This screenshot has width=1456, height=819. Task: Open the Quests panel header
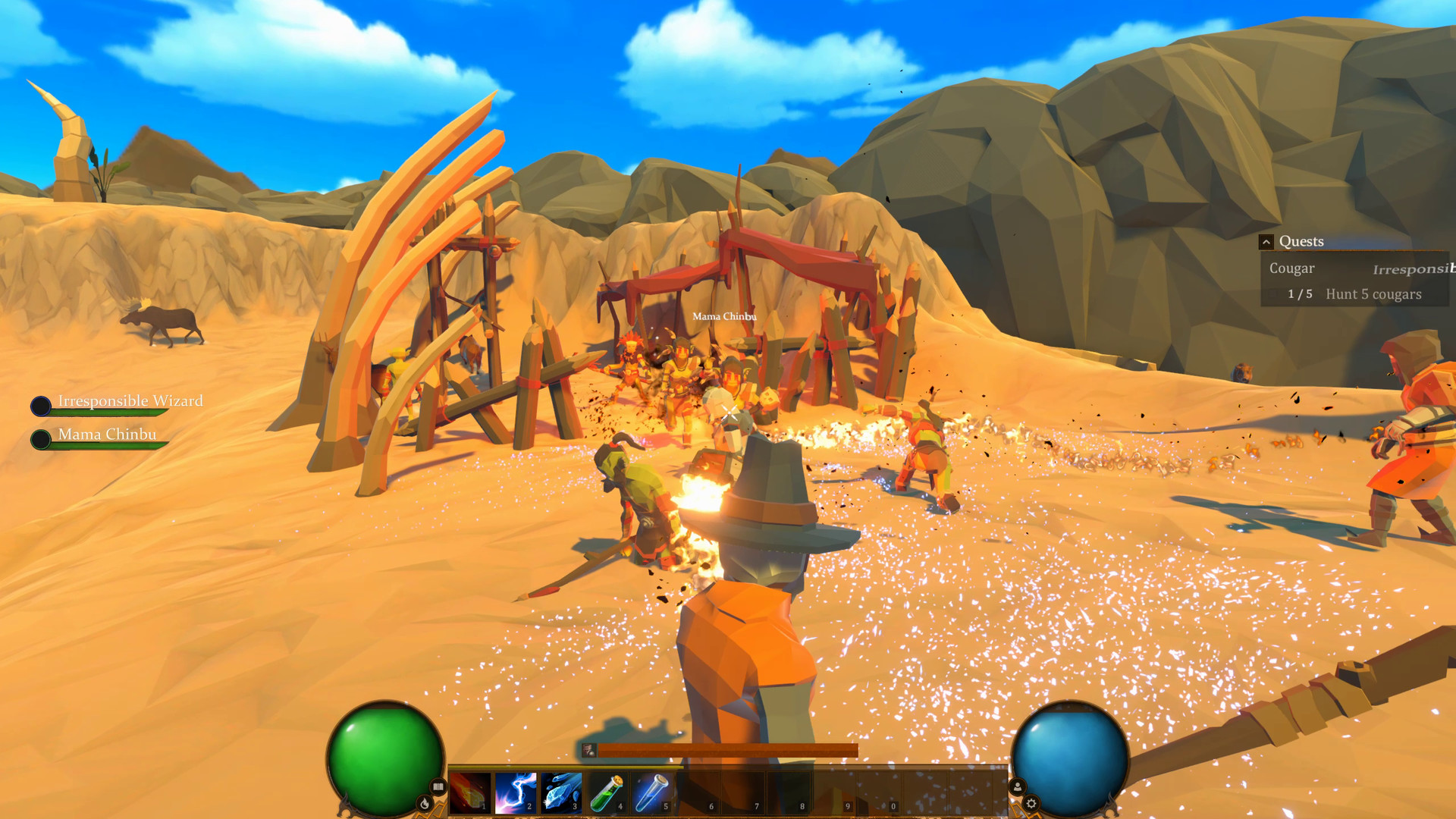[x=1302, y=241]
